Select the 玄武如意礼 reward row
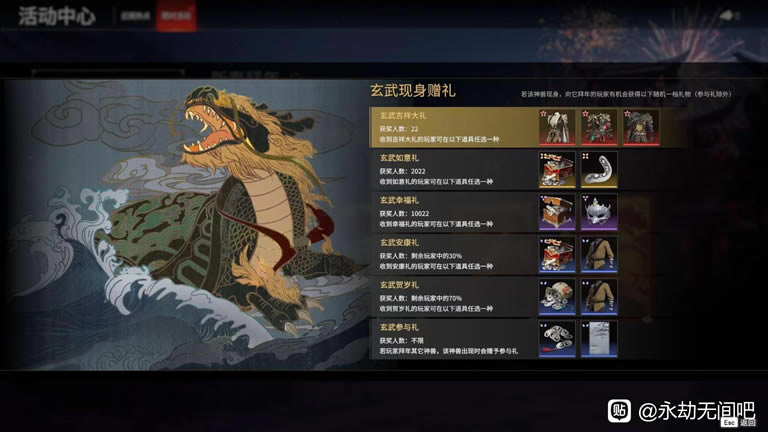This screenshot has height=432, width=768. point(450,170)
